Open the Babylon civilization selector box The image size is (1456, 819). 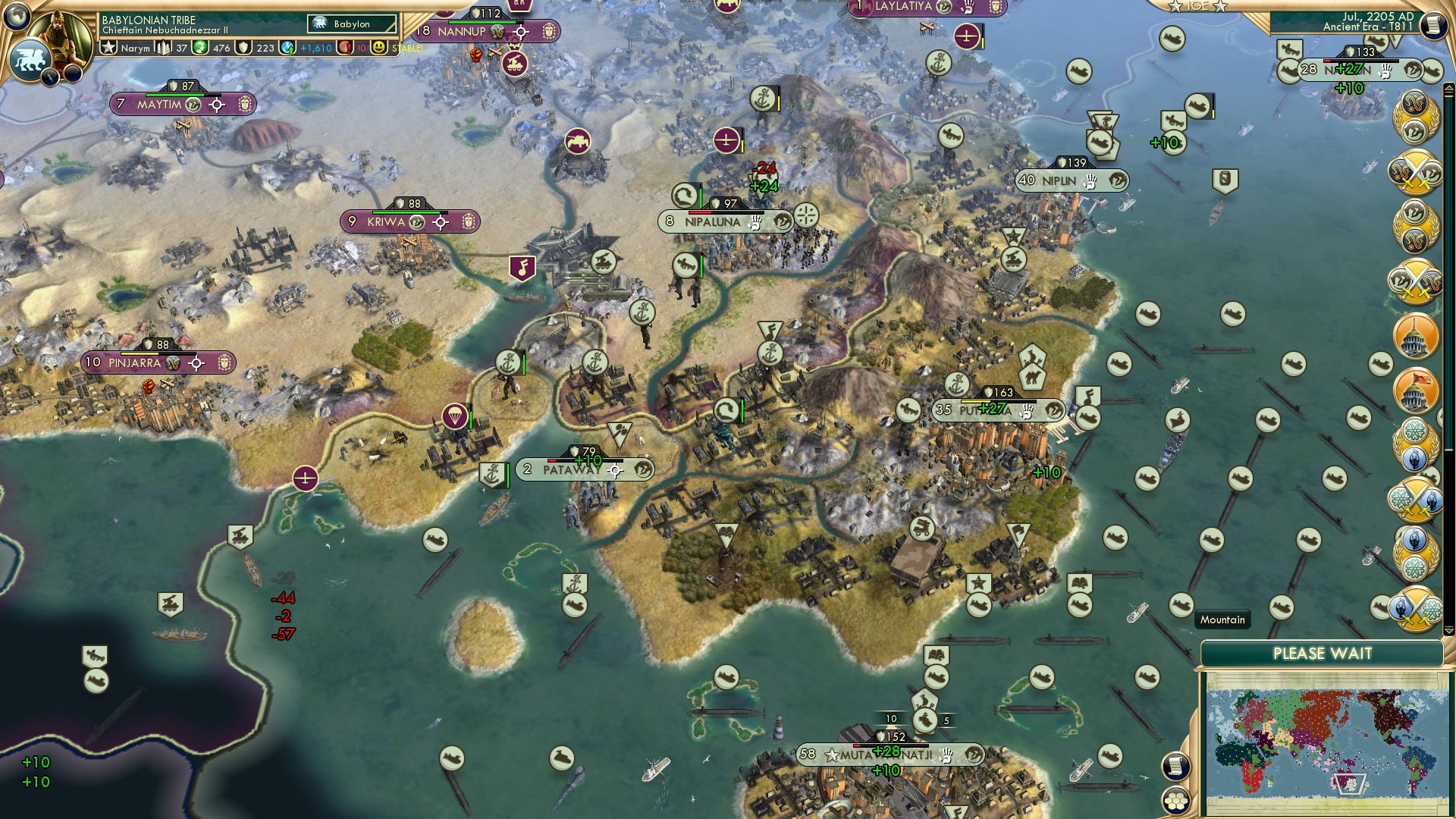coord(351,24)
